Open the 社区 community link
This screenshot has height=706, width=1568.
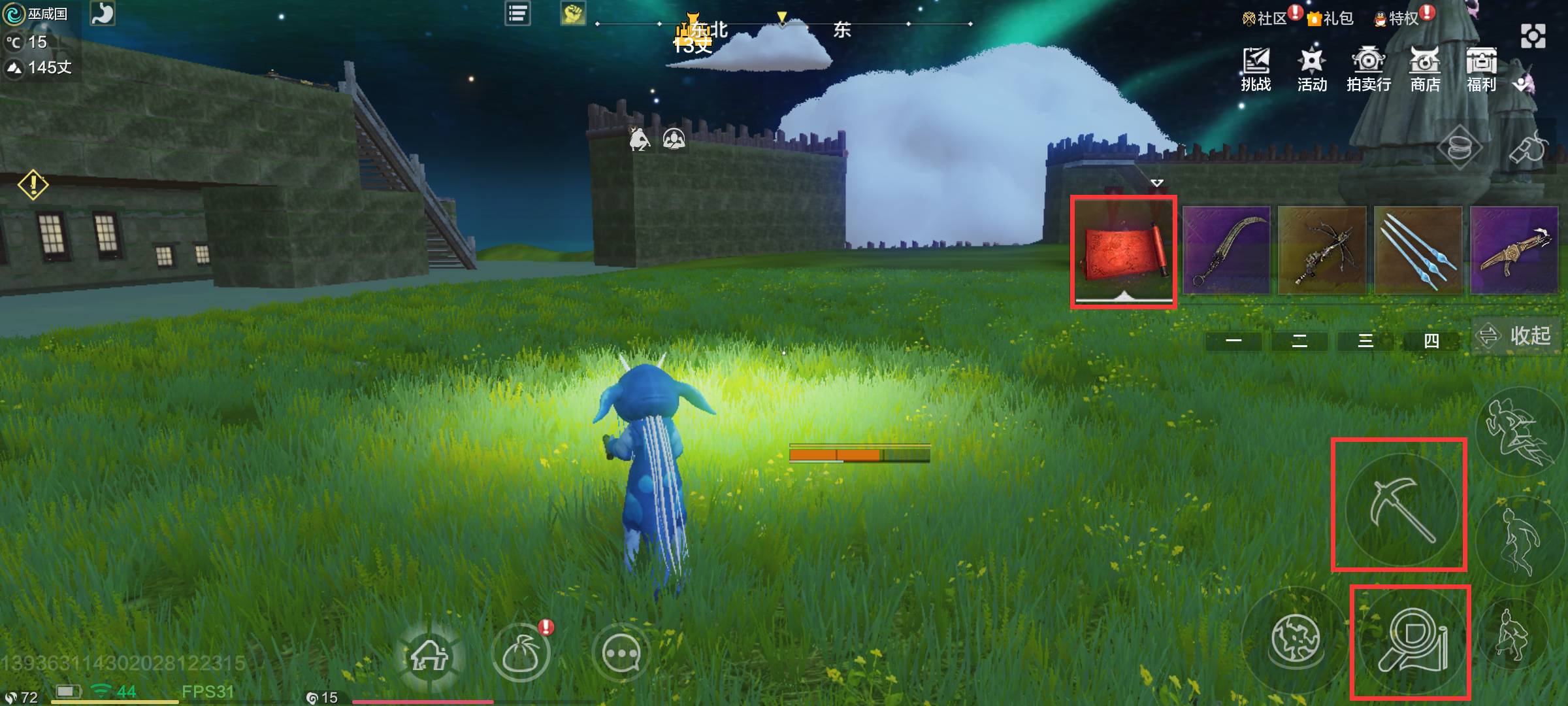pos(1266,18)
